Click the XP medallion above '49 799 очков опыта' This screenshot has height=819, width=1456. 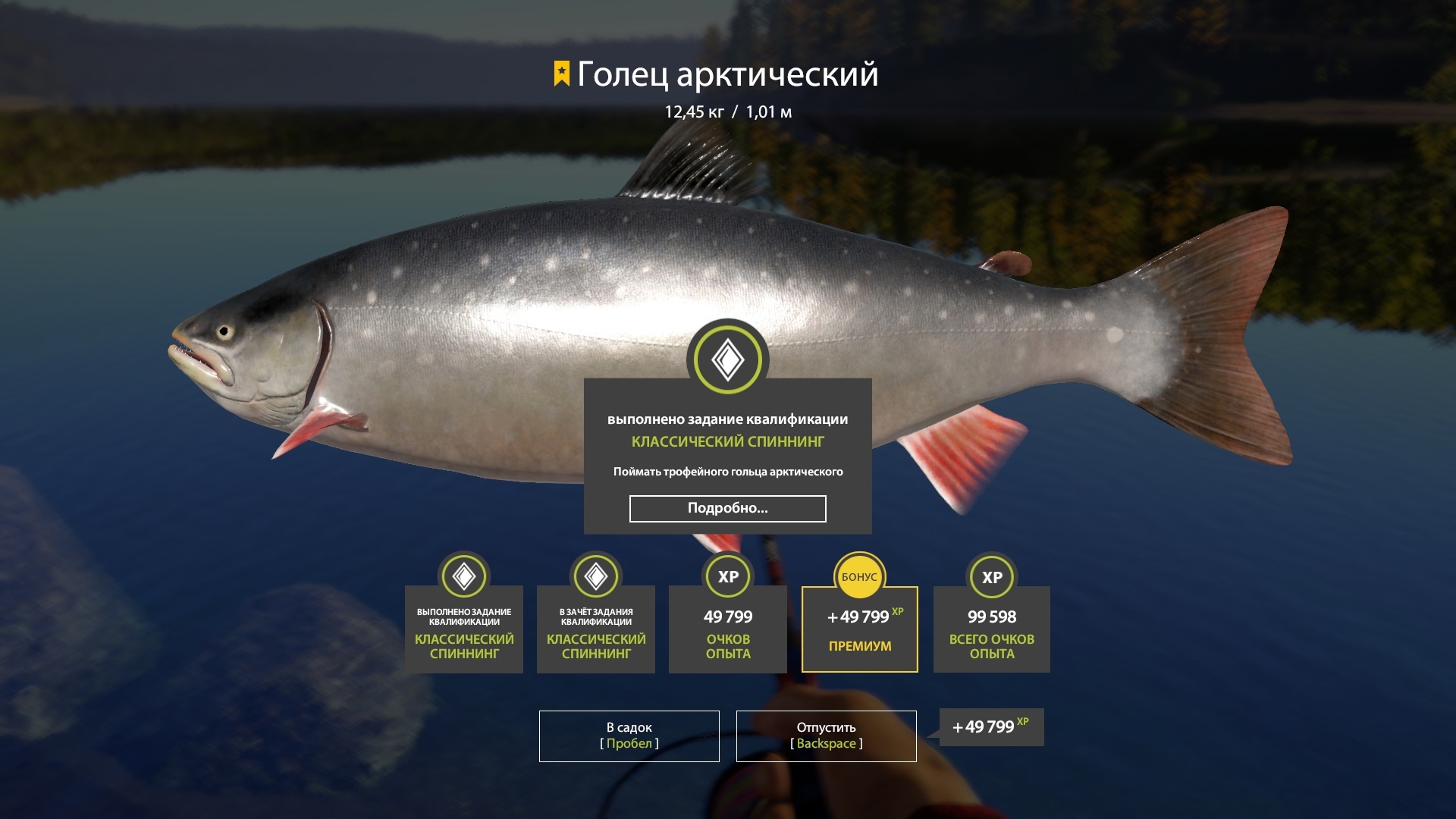pyautogui.click(x=727, y=577)
